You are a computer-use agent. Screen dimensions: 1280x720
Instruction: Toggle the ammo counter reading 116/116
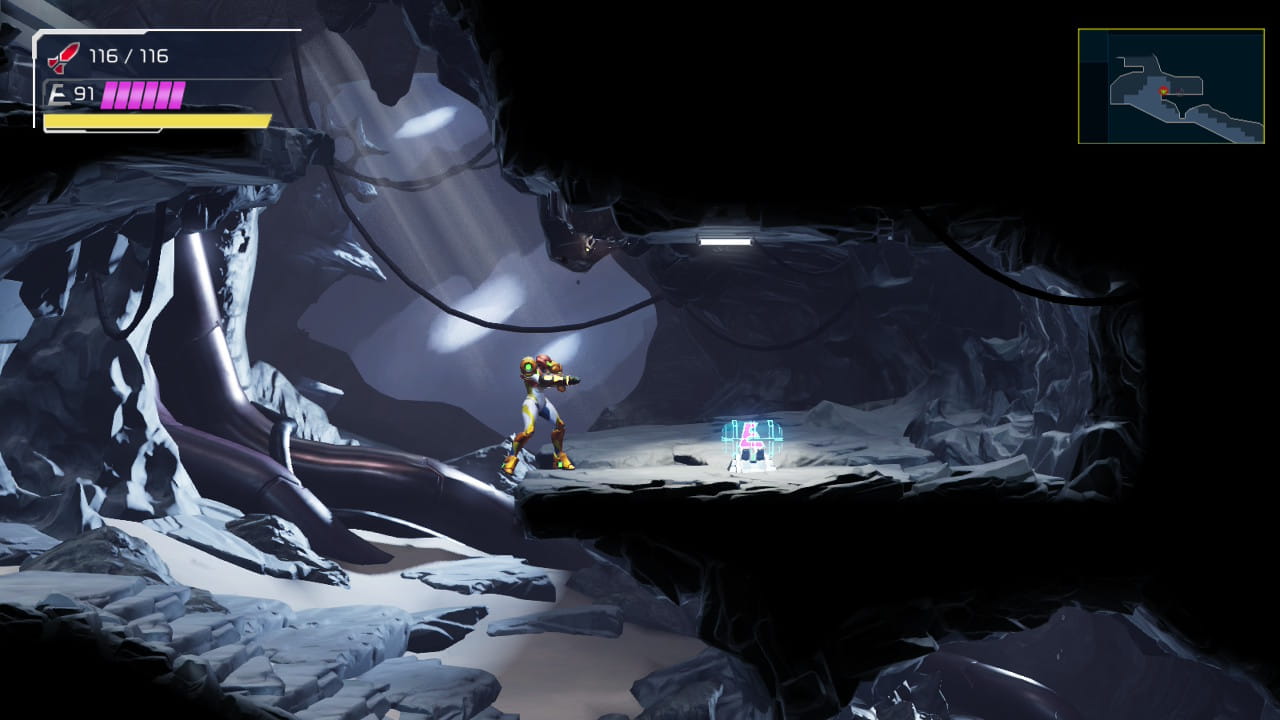[130, 57]
